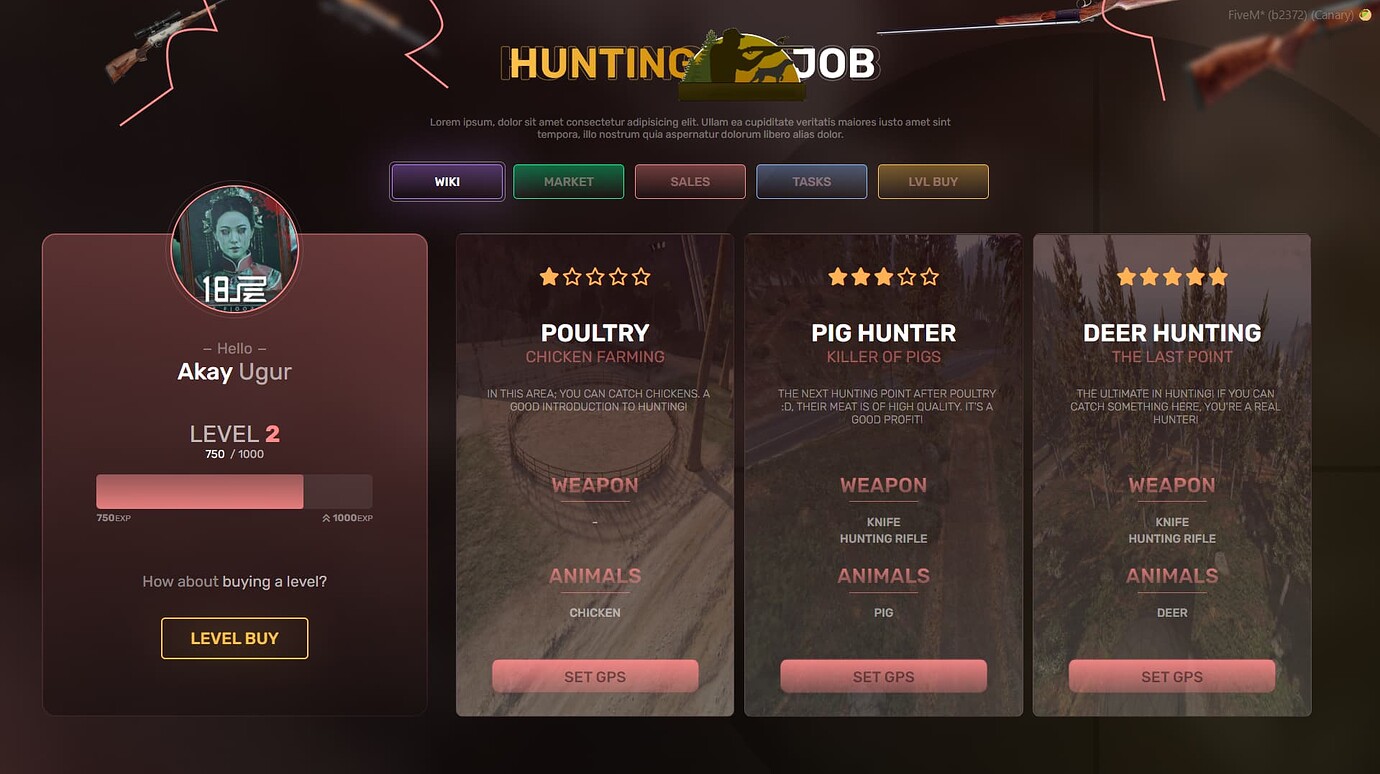
Task: Click the Hunting Job deer logo
Action: (x=742, y=62)
